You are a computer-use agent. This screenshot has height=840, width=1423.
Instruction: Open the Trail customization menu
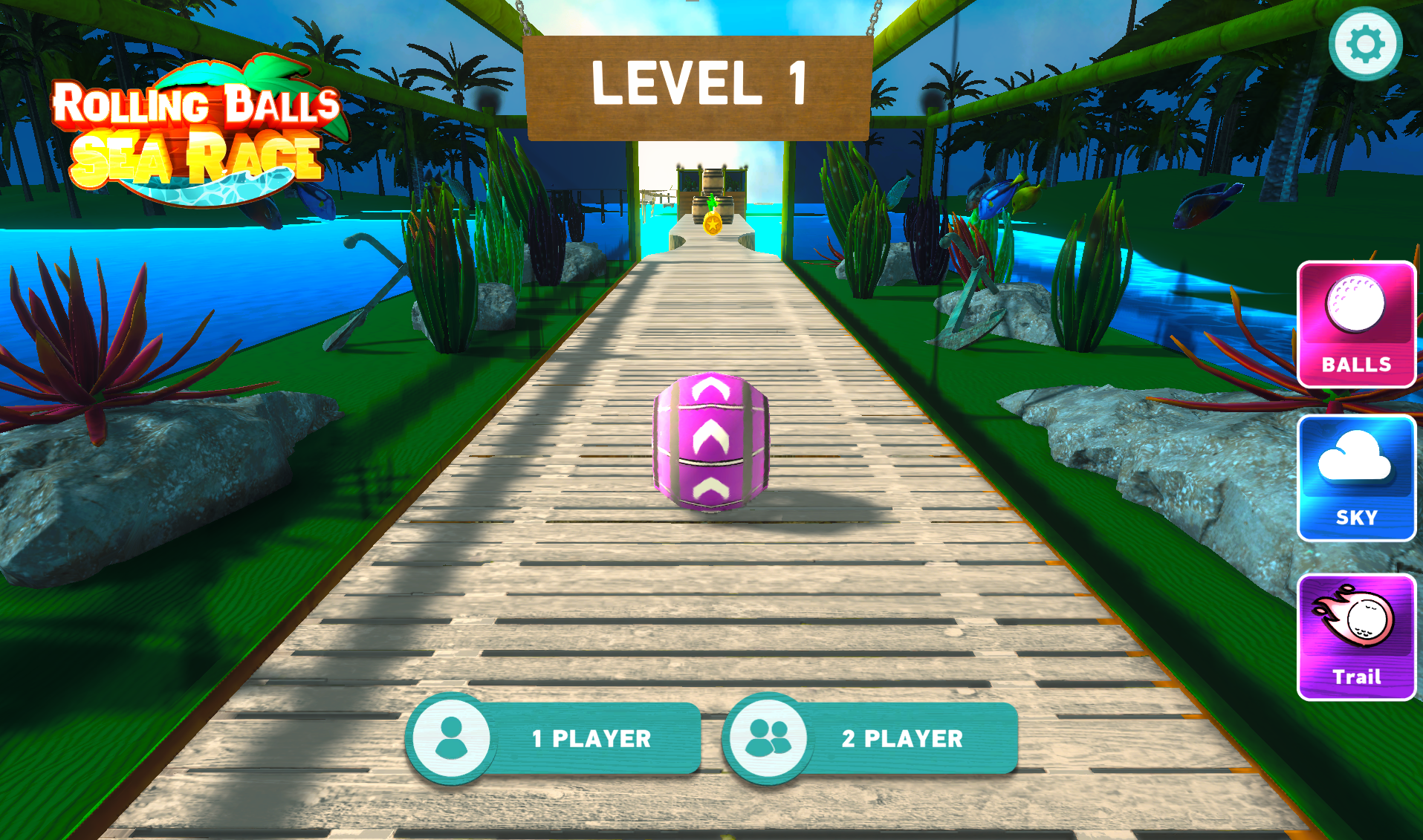(1356, 637)
